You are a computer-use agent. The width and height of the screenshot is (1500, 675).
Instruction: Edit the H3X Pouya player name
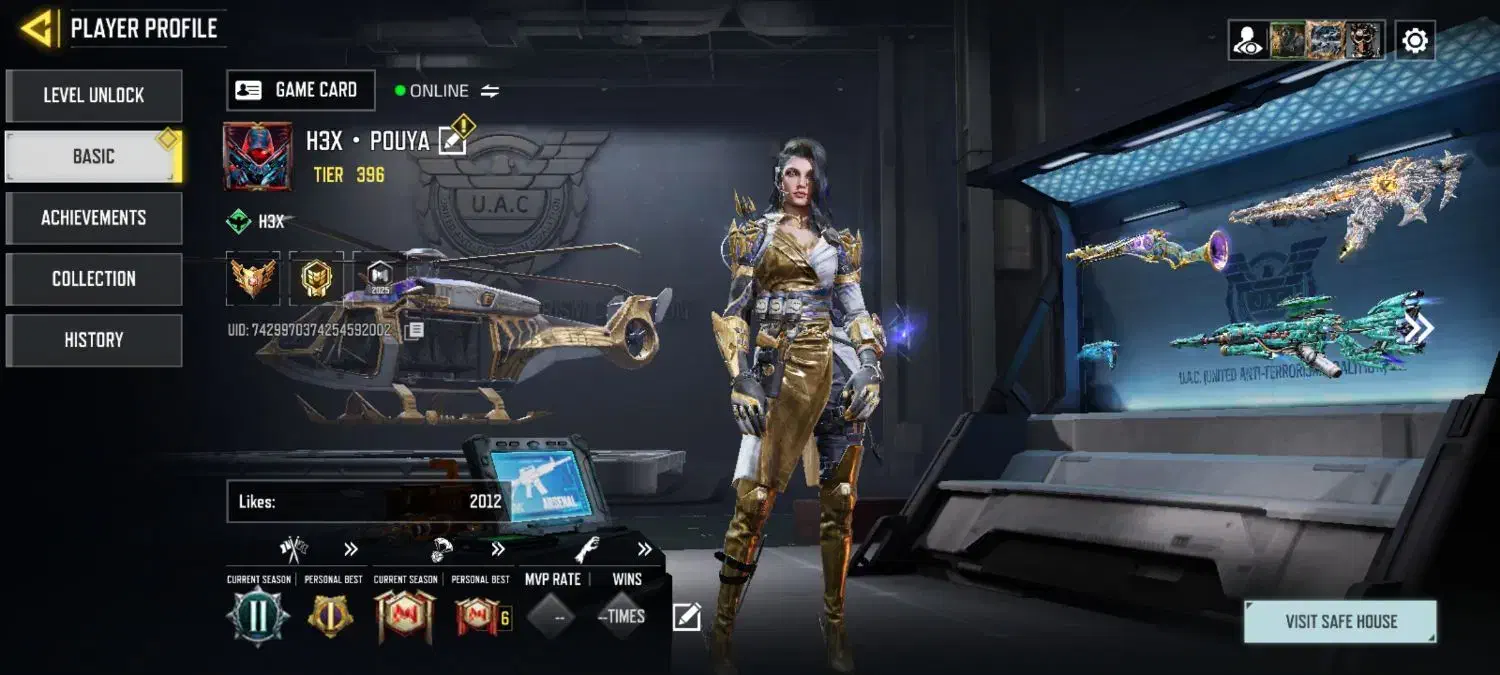(452, 142)
